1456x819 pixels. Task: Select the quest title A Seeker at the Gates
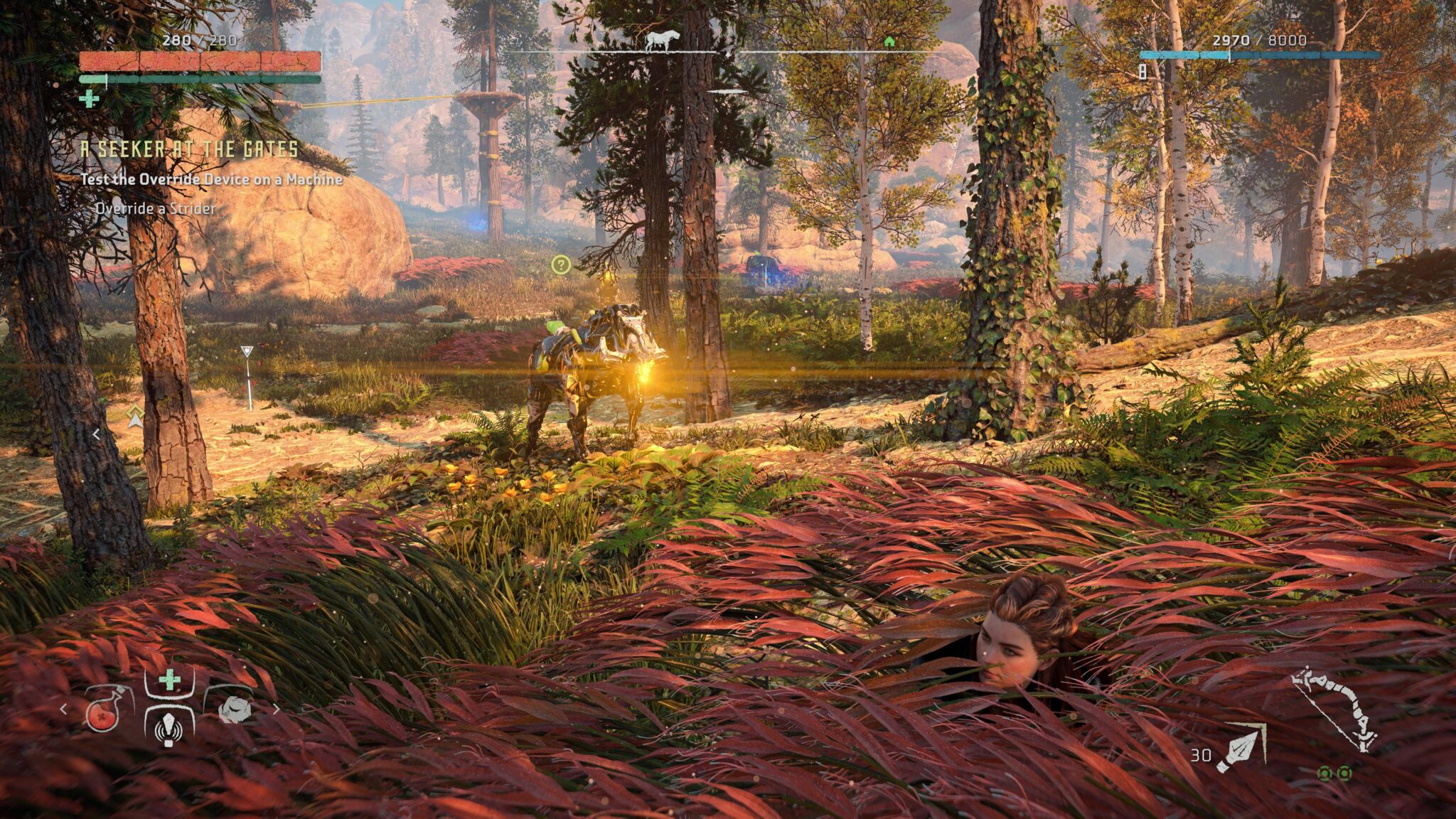187,150
